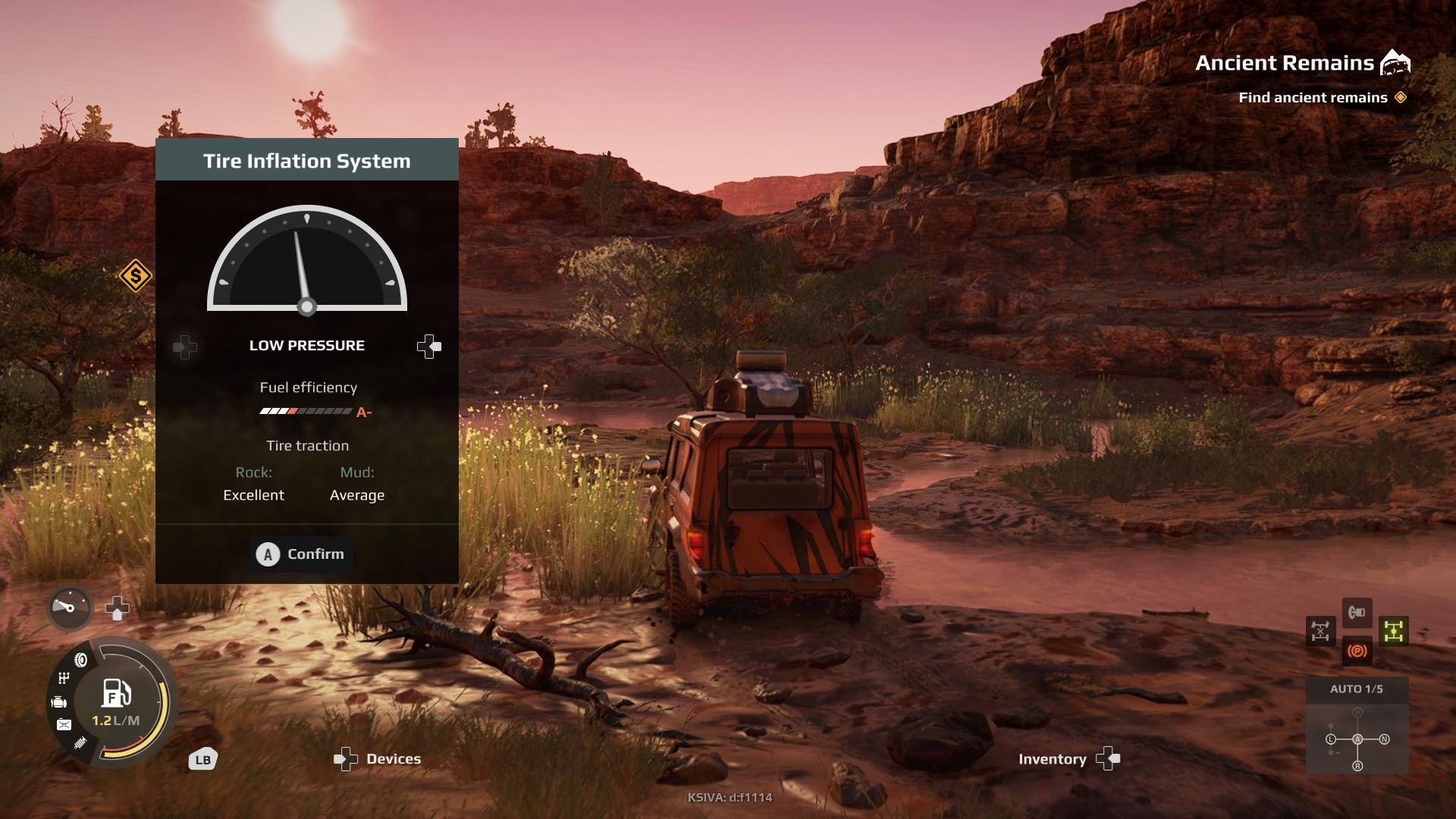Click the fuel canister icon on the status wheel
Image resolution: width=1456 pixels, height=819 pixels.
[63, 723]
